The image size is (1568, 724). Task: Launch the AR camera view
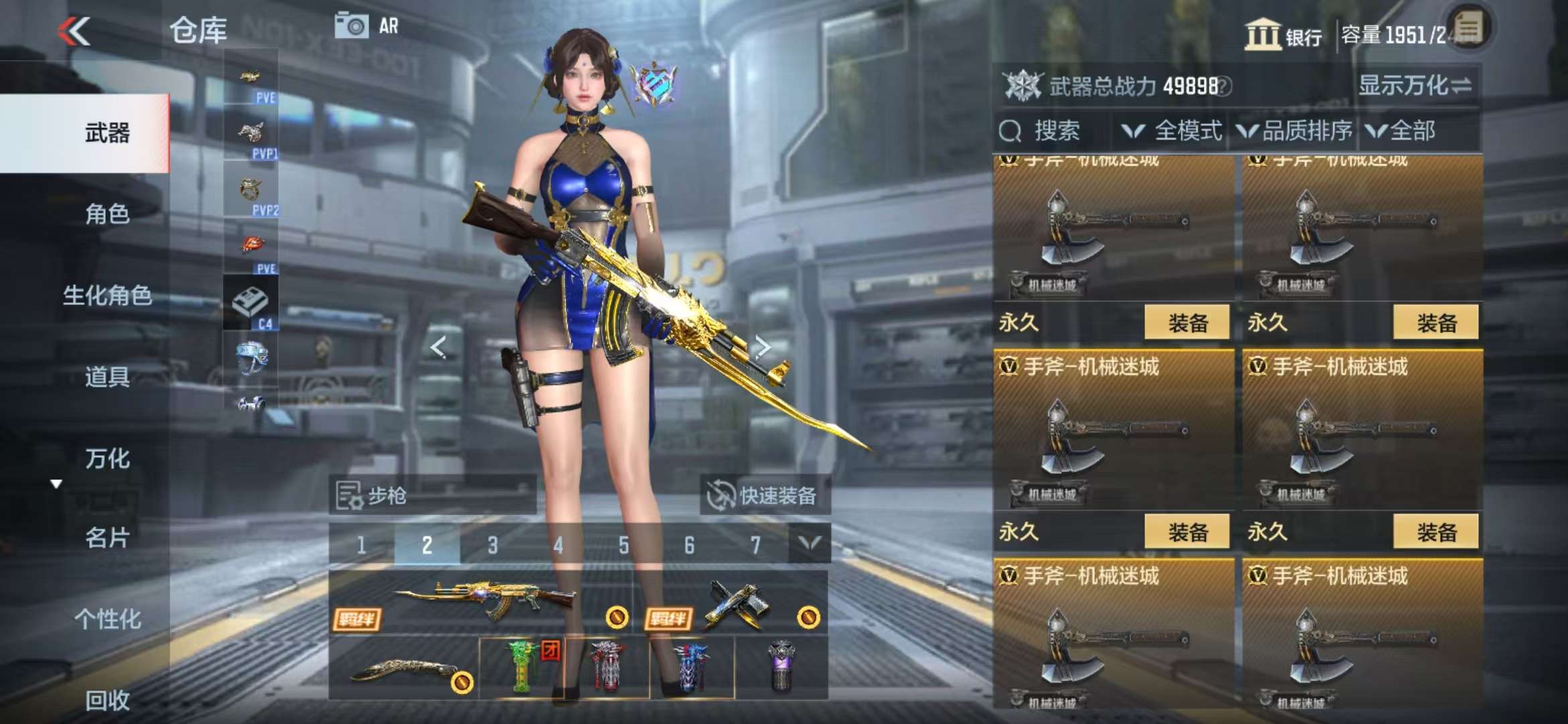(x=367, y=26)
